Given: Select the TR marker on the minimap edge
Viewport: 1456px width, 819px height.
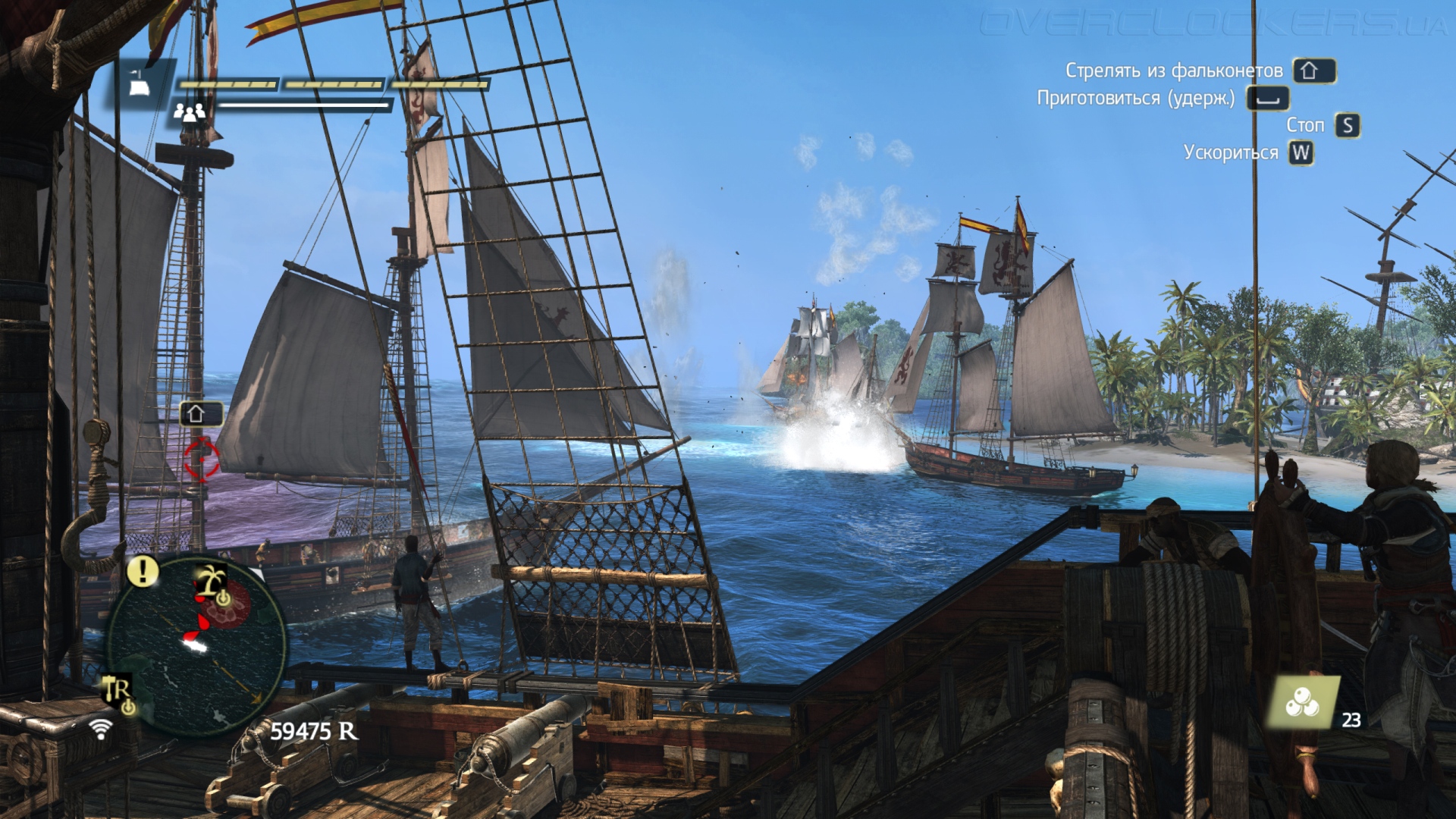Looking at the screenshot, I should (118, 692).
